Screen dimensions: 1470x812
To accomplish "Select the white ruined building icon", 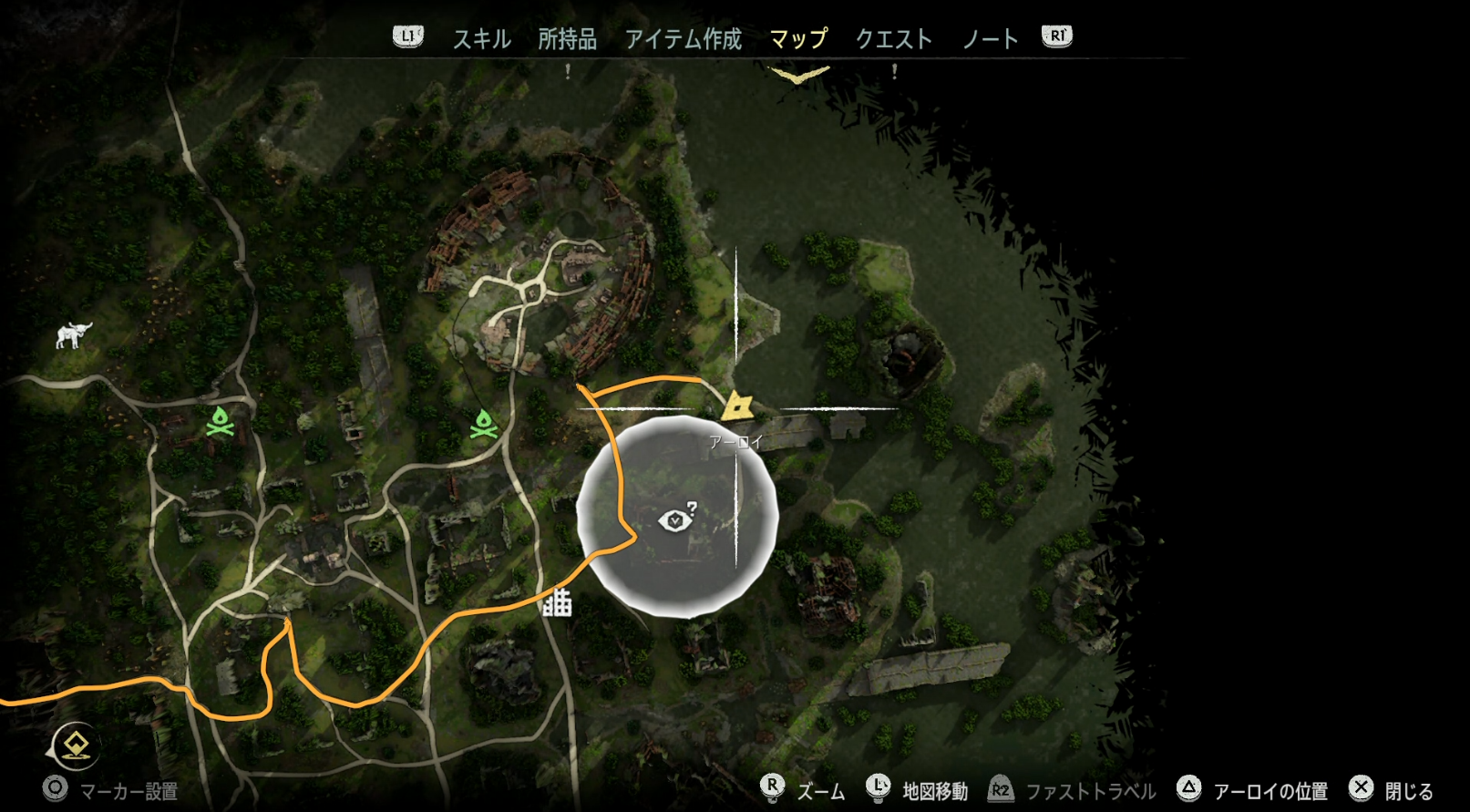I will 557,602.
